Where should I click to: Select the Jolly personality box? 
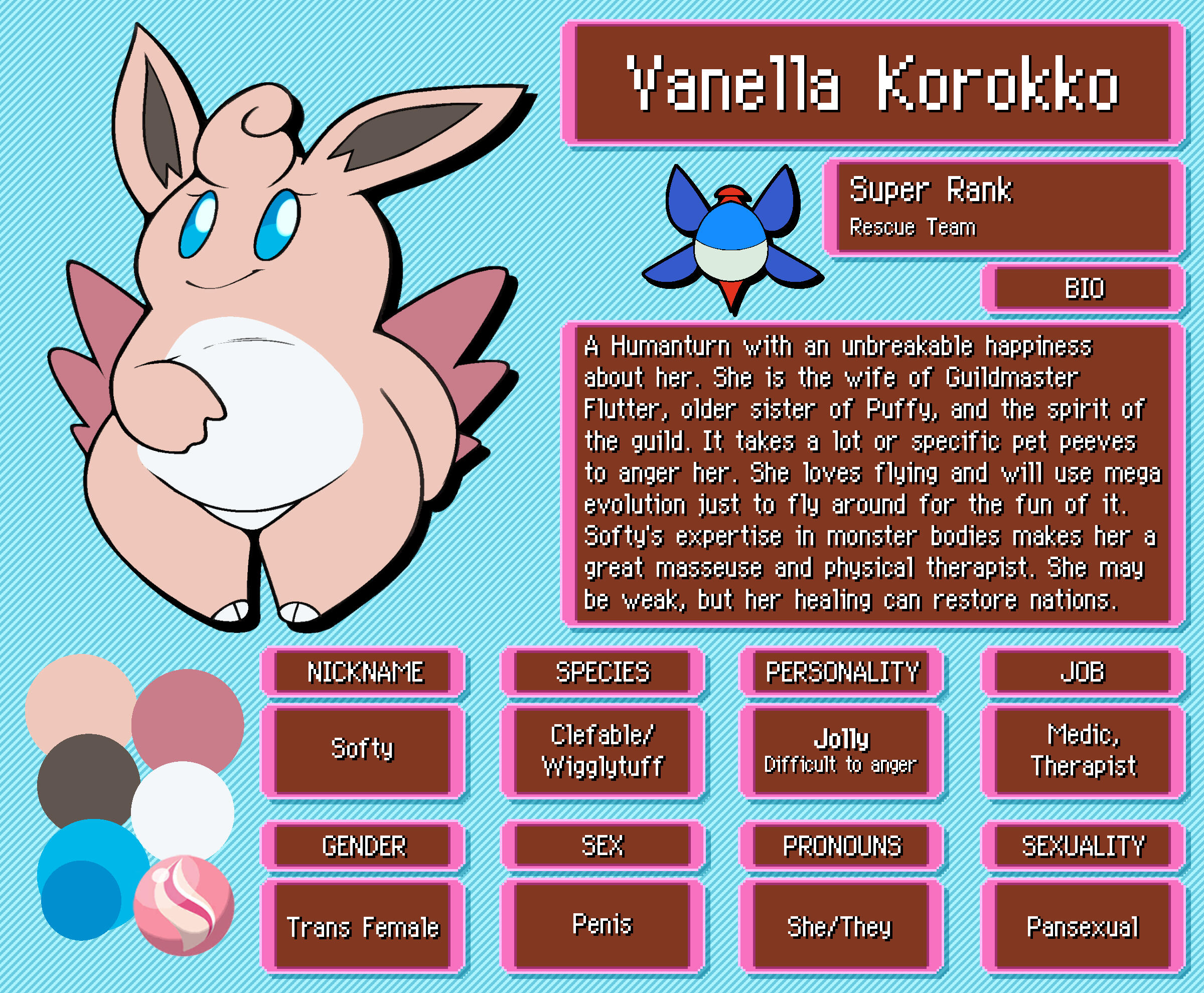(841, 750)
